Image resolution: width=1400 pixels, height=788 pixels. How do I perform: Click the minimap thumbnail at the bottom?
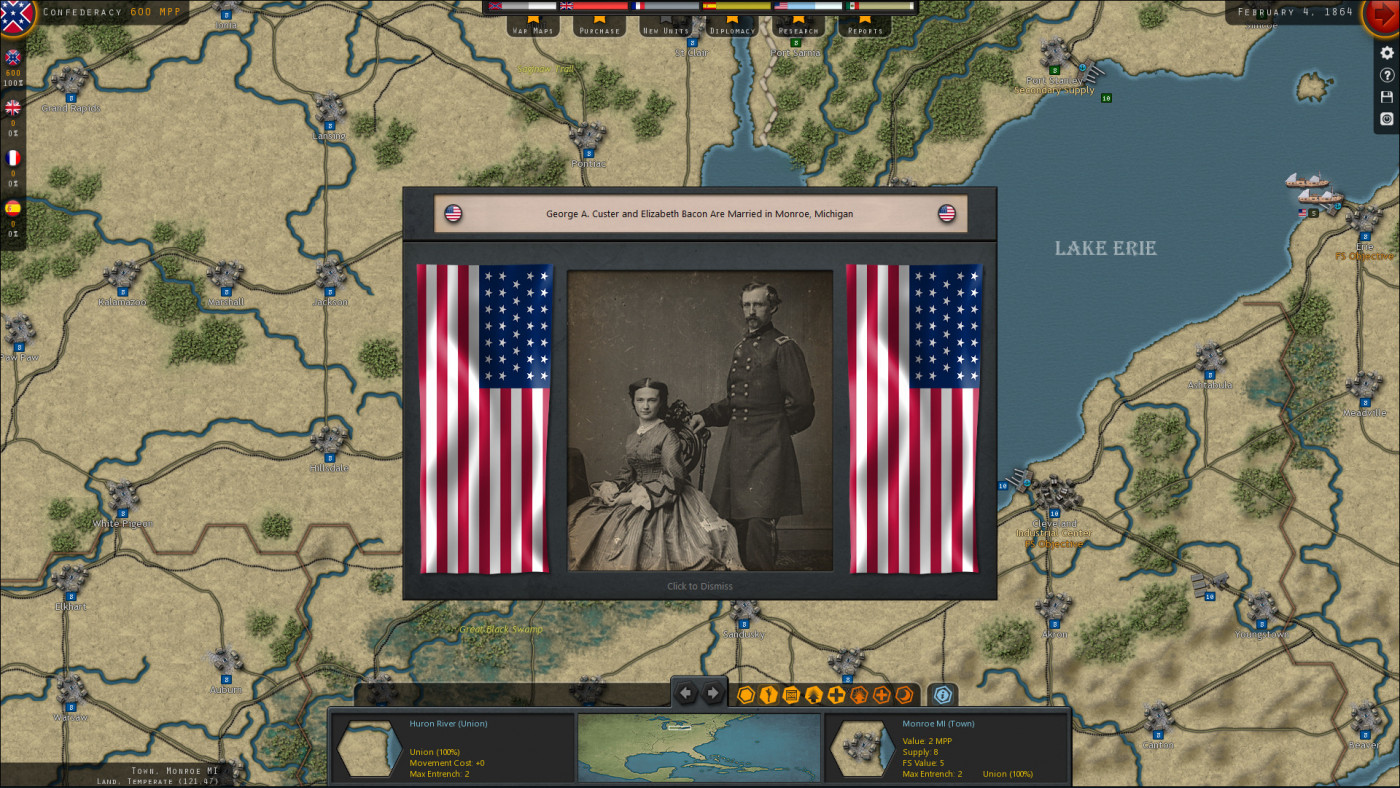(x=698, y=748)
